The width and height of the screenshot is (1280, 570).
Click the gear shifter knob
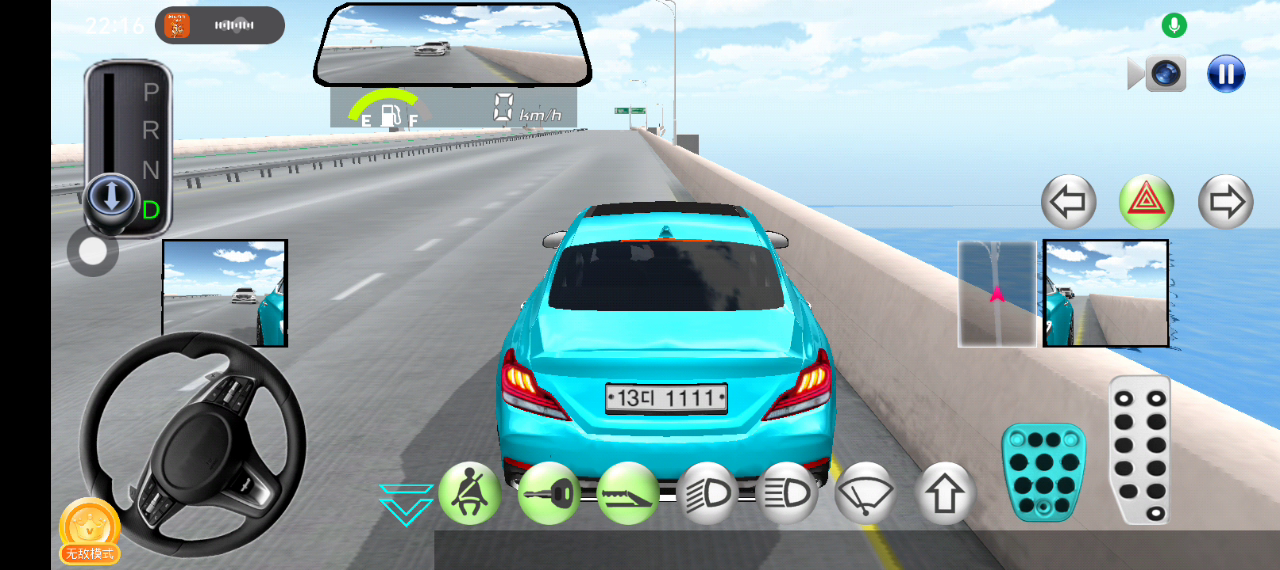111,196
